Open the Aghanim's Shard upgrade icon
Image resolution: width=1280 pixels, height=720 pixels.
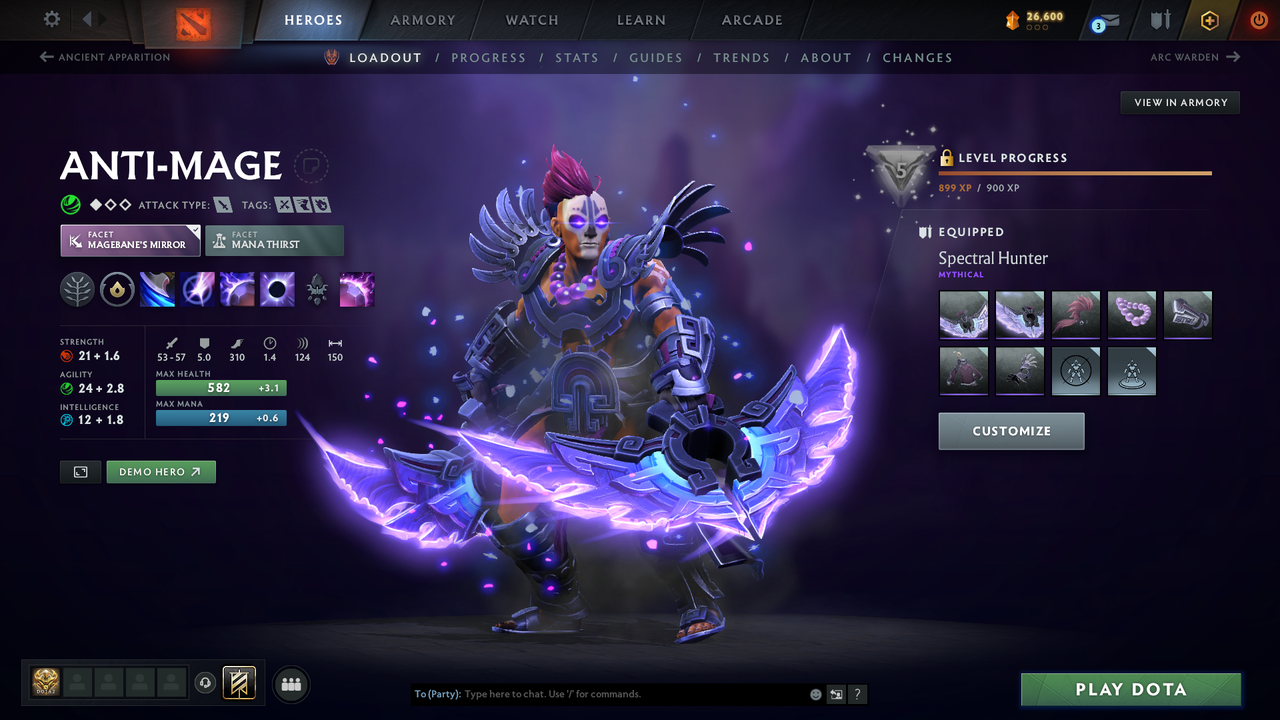(x=317, y=289)
